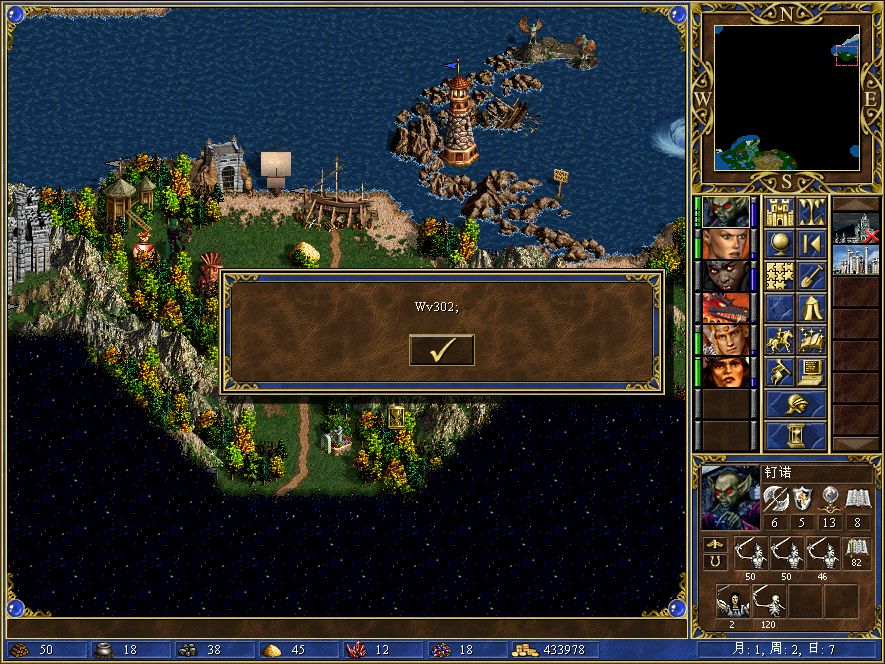Select the dark-skinned hero with glowing eyes
Viewport: 885px width, 664px height.
(727, 276)
